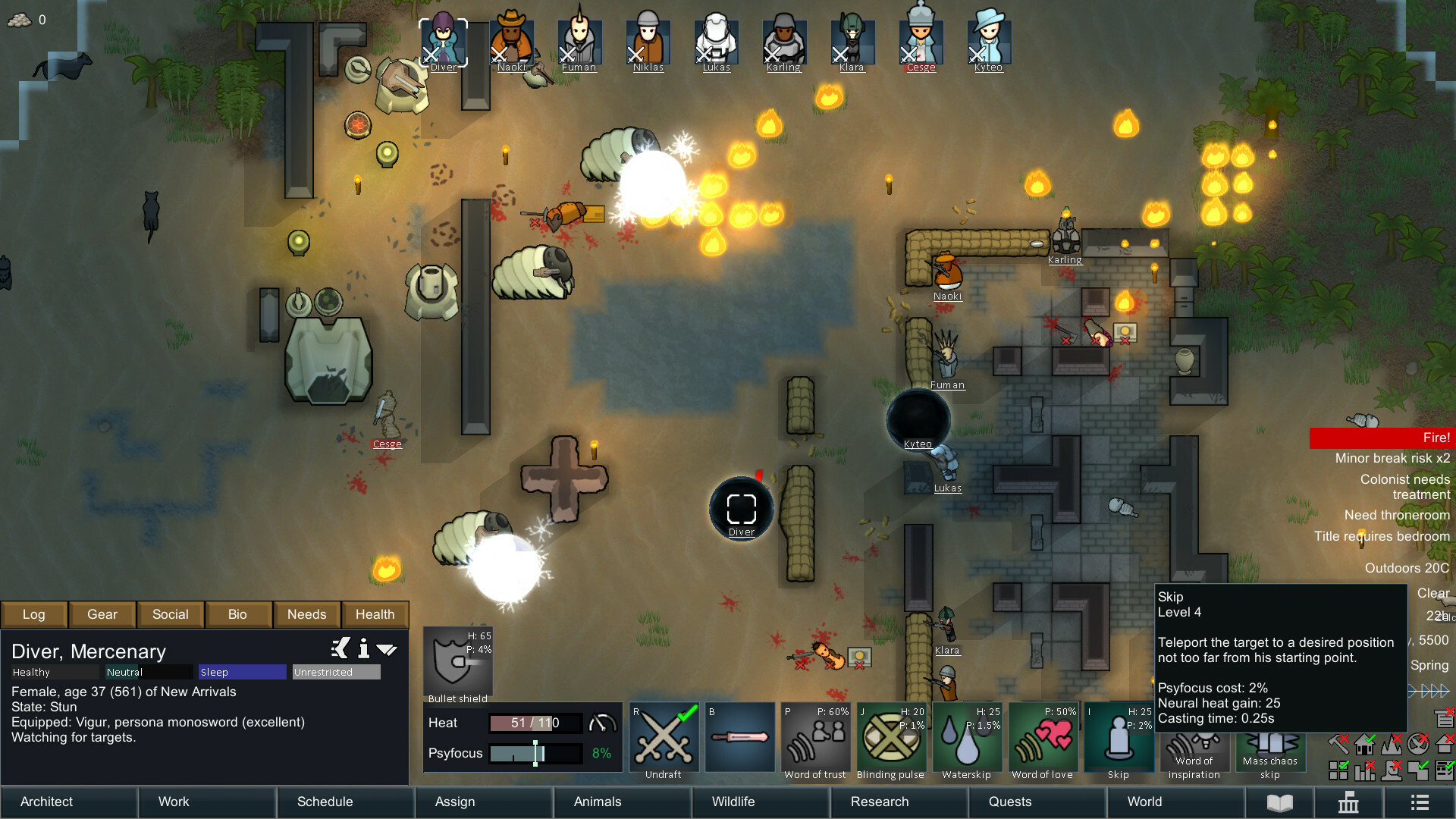Cast Word of inspiration on a colonist
Screen dimensions: 1456x819
(x=1194, y=739)
